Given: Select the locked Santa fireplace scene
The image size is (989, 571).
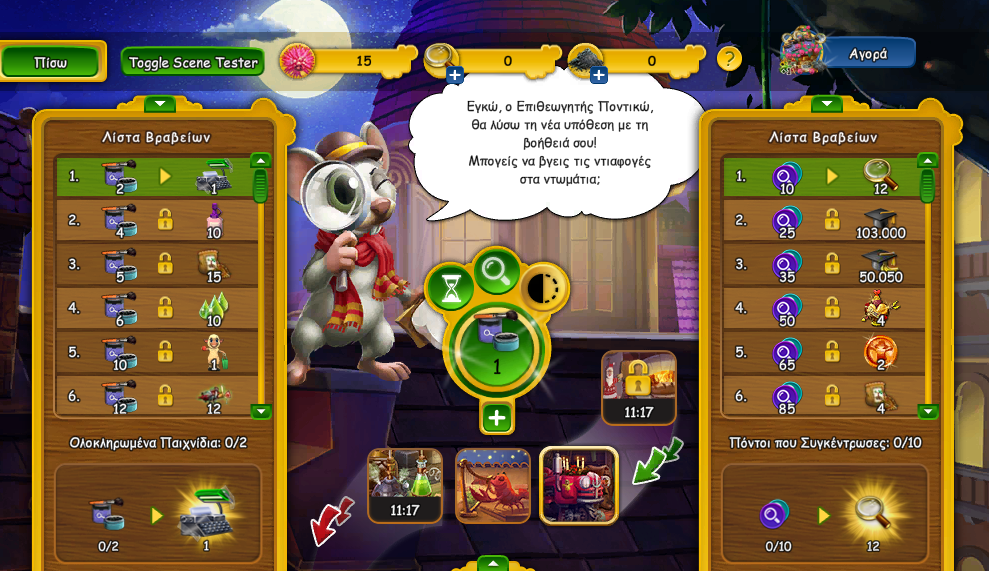Looking at the screenshot, I should coord(638,387).
